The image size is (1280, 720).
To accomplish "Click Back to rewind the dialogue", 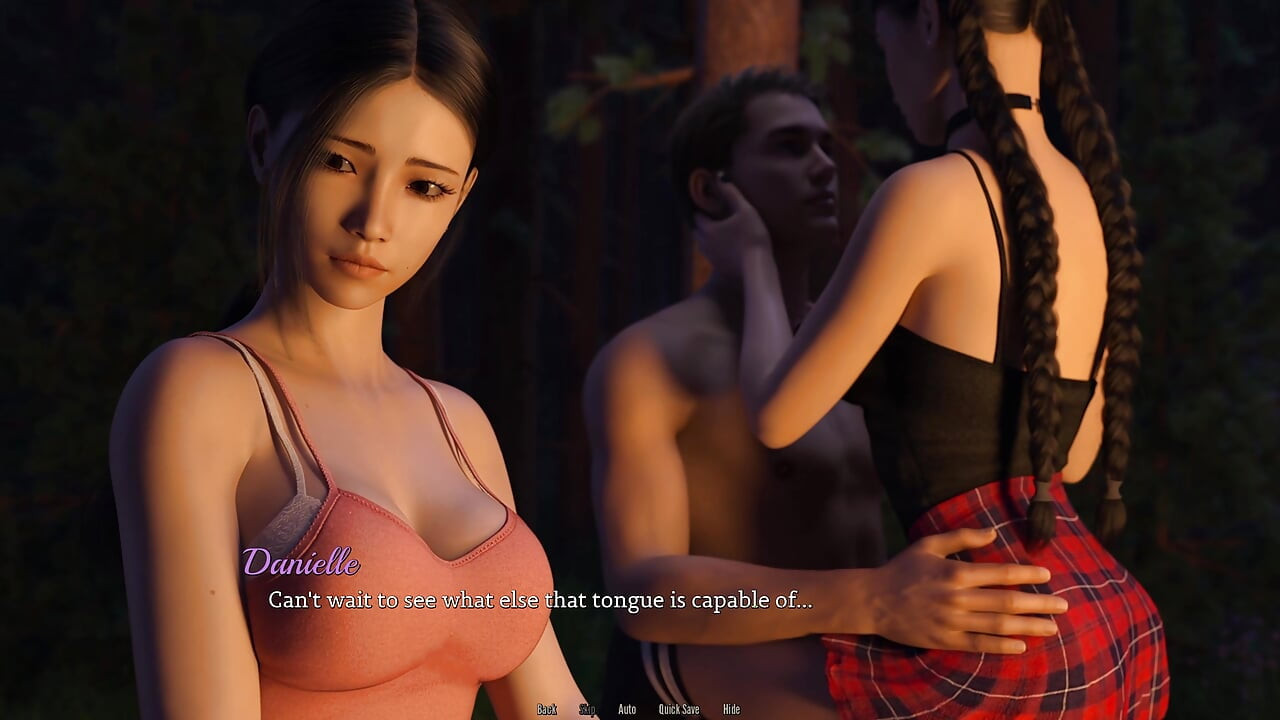I will coord(547,708).
